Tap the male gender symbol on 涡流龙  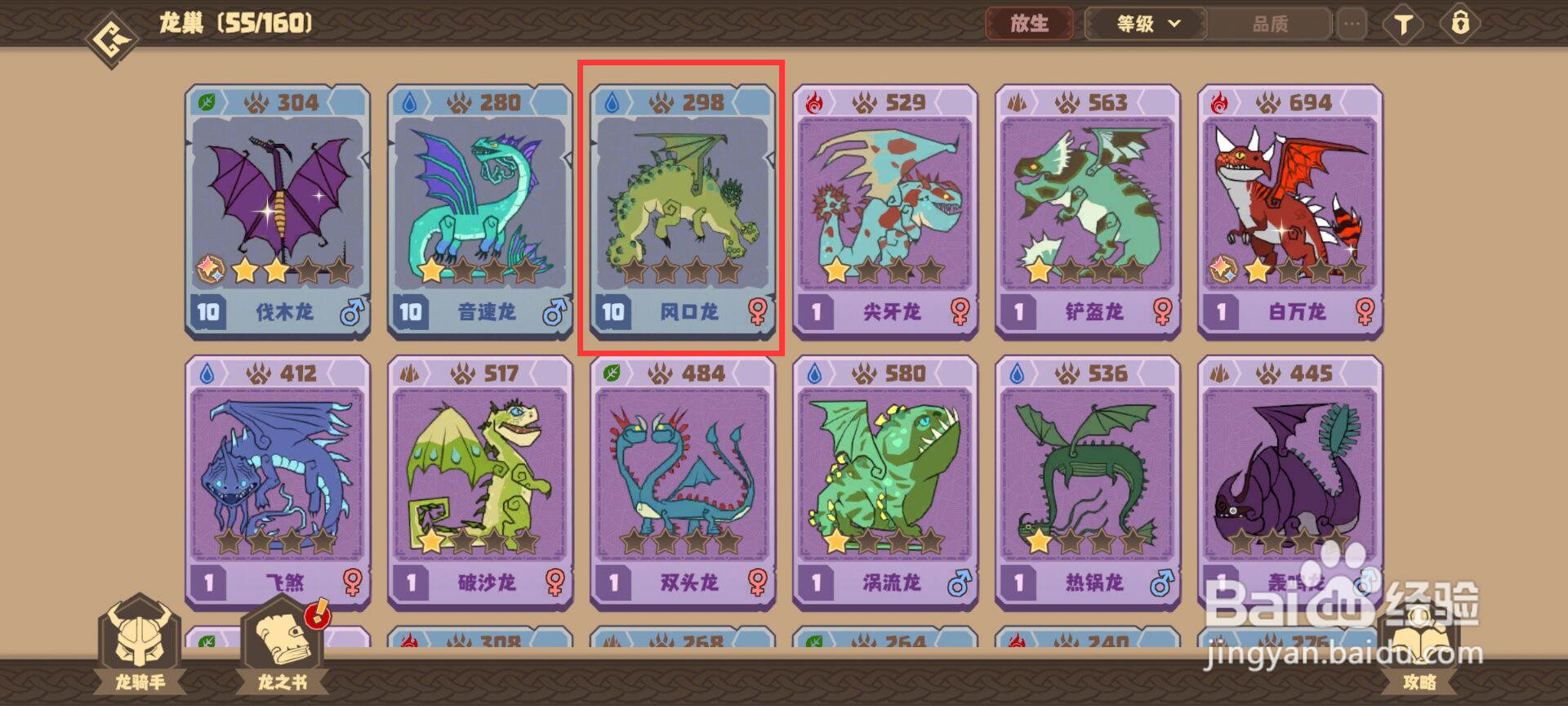coord(958,584)
